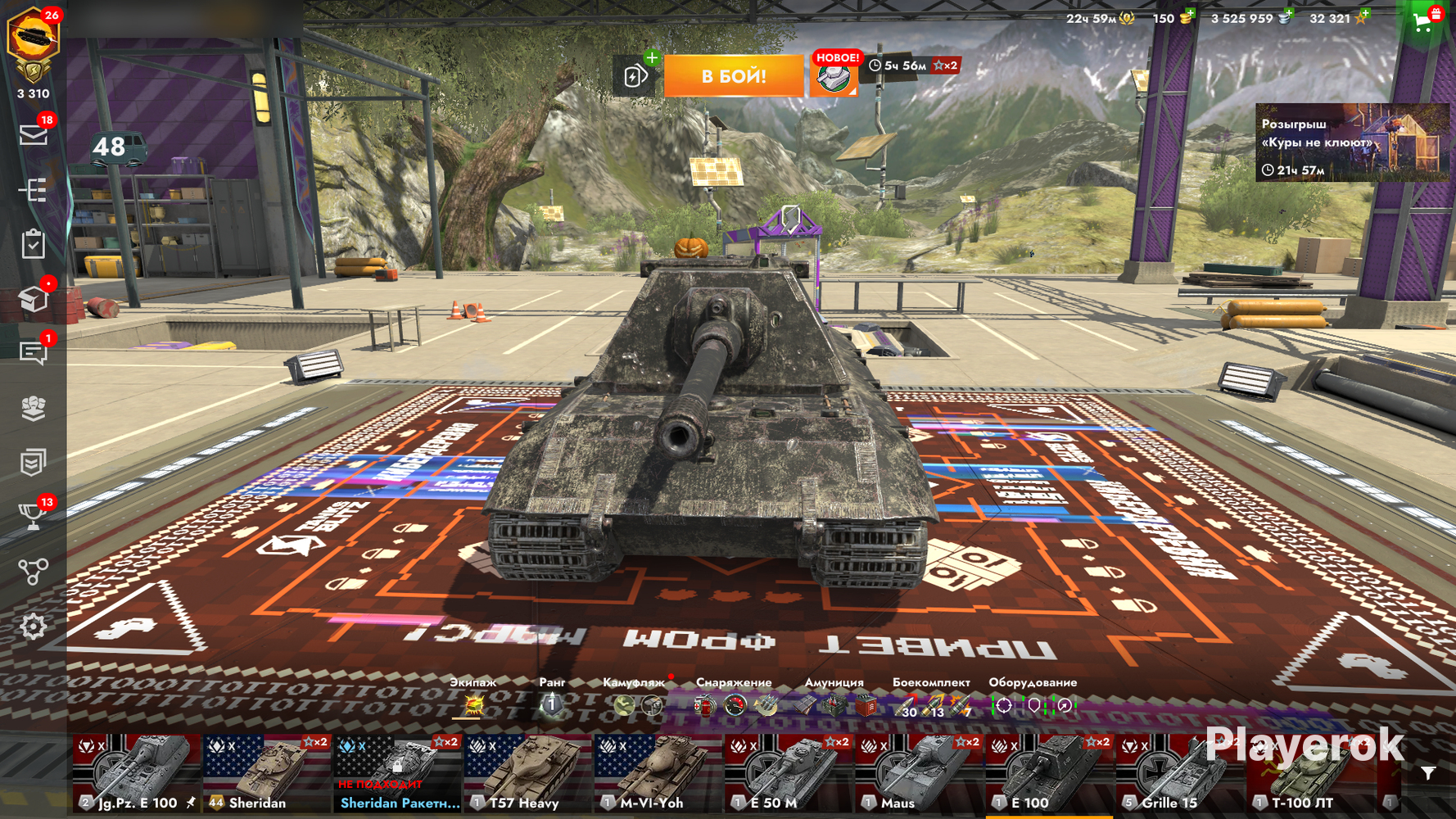Select the T57 Heavy tank
This screenshot has width=1456, height=819.
click(528, 773)
